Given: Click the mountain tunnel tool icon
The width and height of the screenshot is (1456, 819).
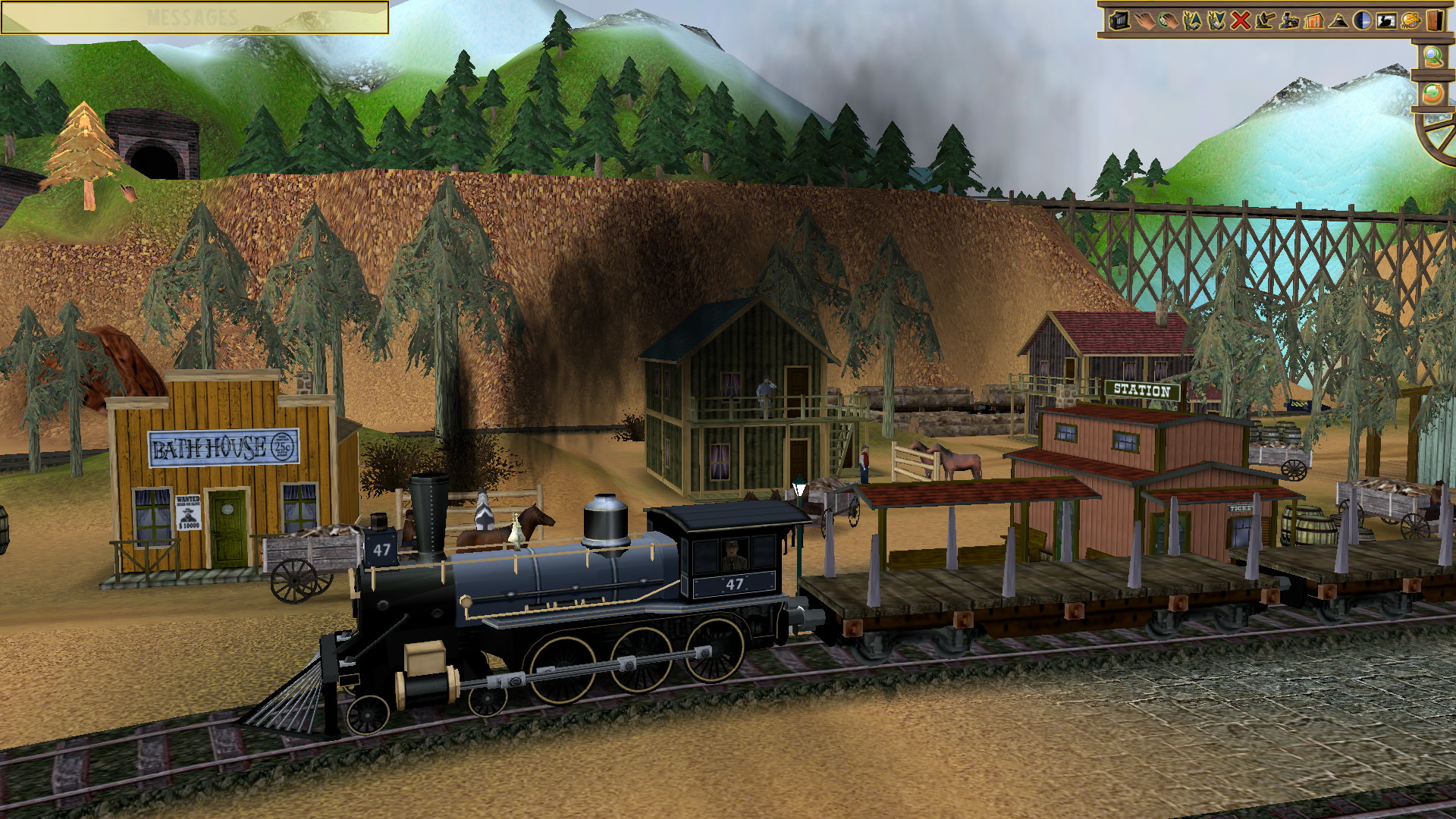Looking at the screenshot, I should (x=1338, y=20).
